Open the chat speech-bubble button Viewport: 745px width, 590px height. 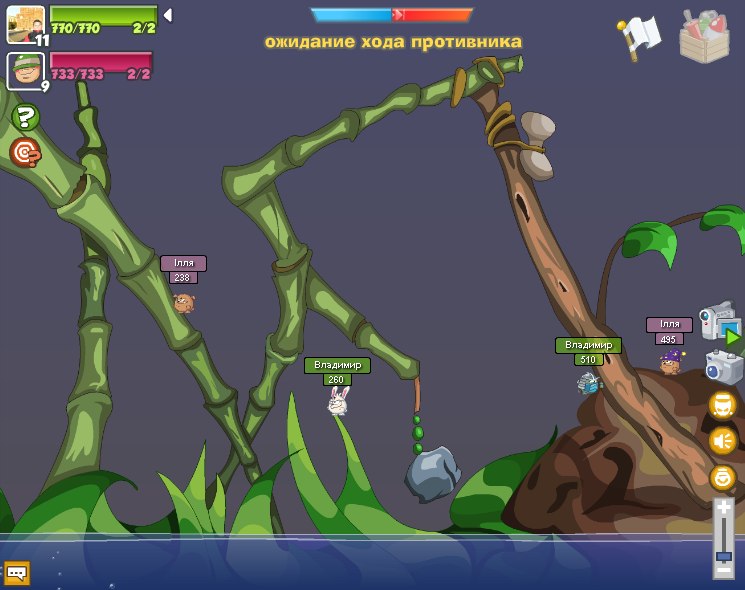point(17,573)
